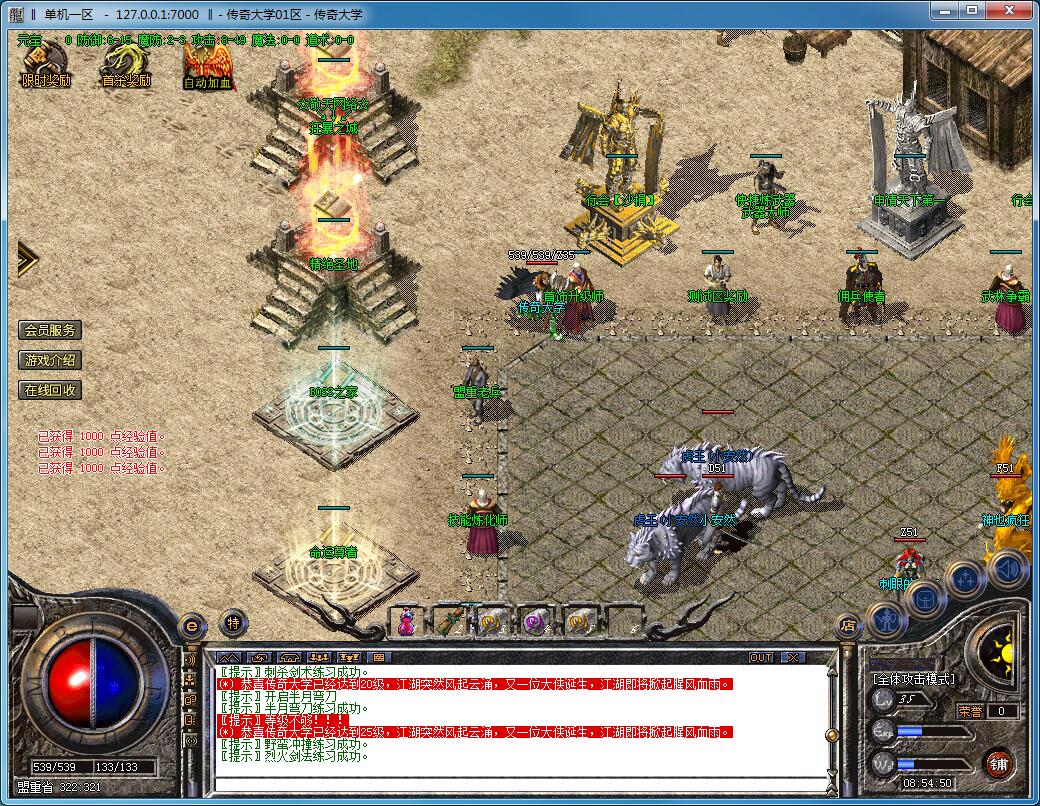Click the red 铺 stall button
The image size is (1040, 806).
pos(997,765)
